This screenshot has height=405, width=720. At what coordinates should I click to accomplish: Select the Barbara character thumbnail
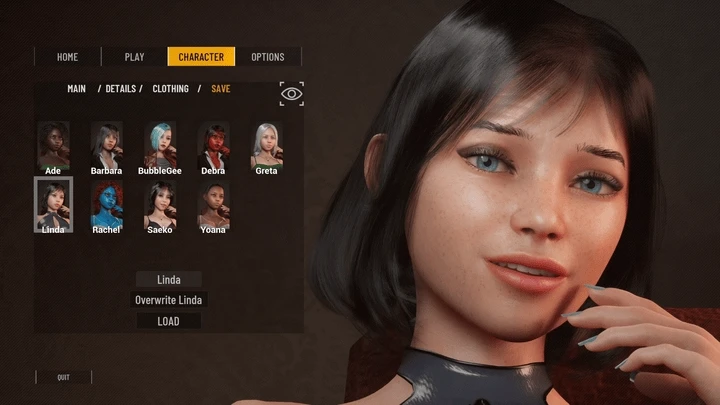pyautogui.click(x=106, y=145)
